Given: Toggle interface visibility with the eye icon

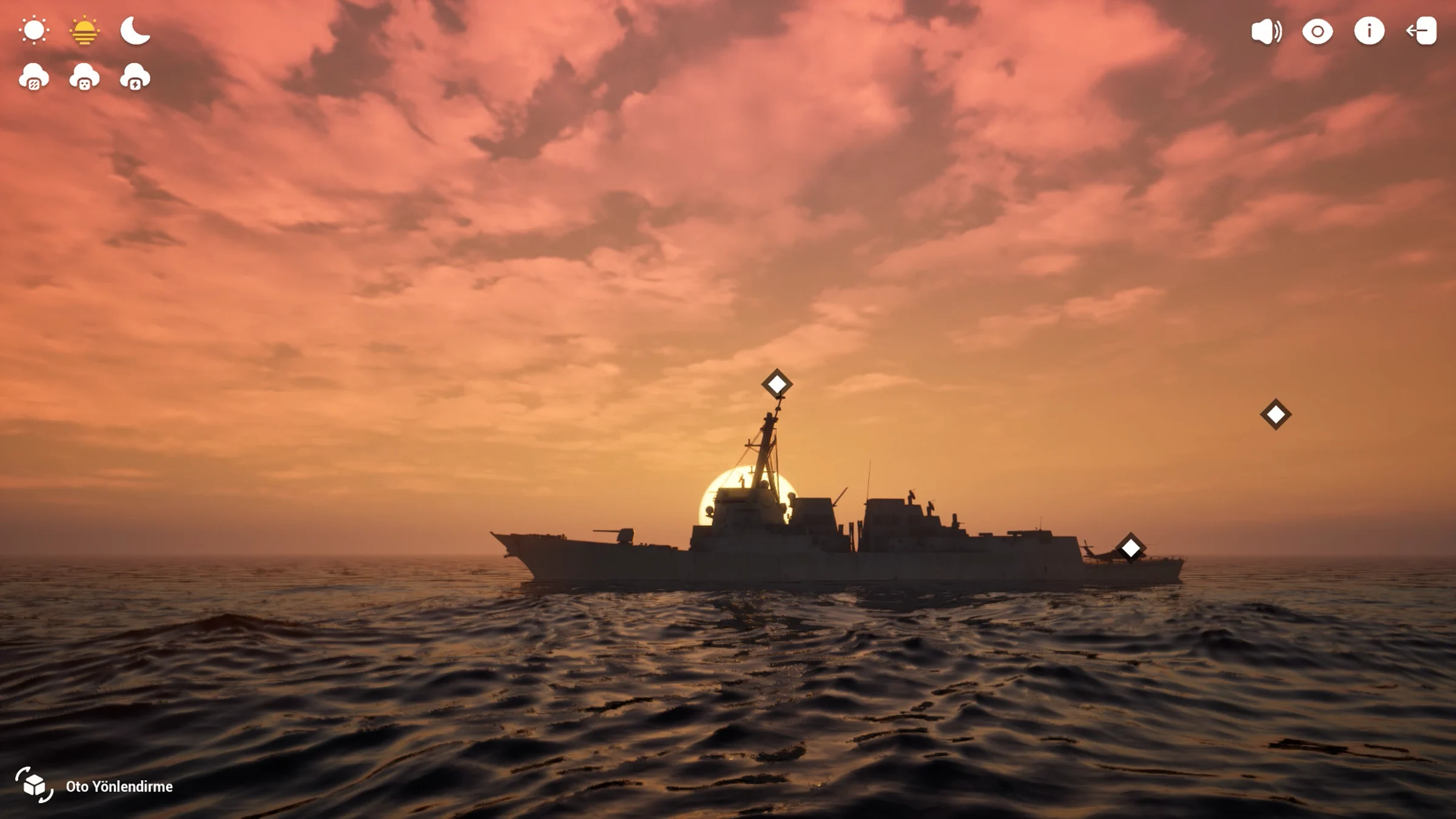Looking at the screenshot, I should click(x=1318, y=32).
